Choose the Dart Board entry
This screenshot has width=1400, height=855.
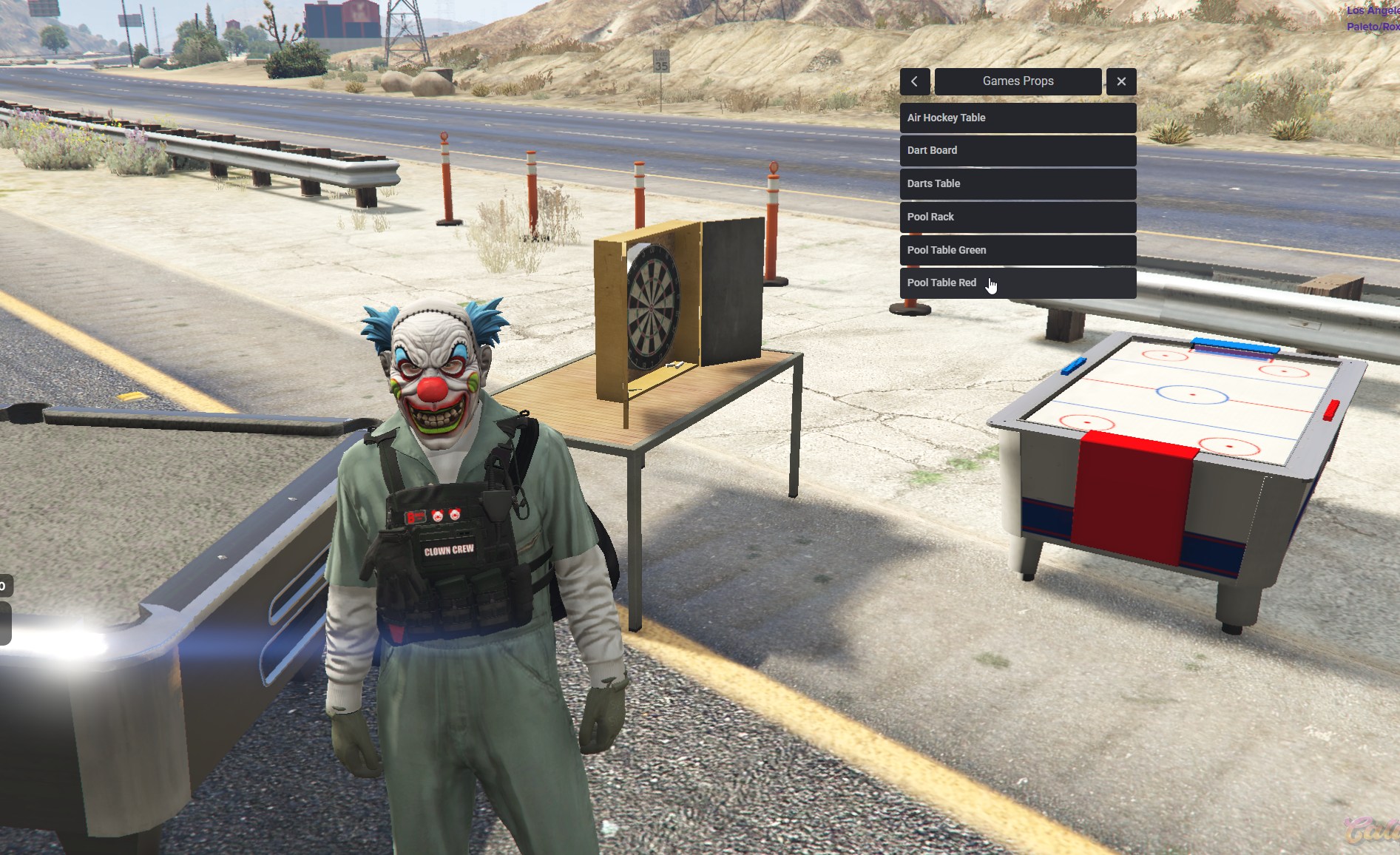[x=1018, y=150]
